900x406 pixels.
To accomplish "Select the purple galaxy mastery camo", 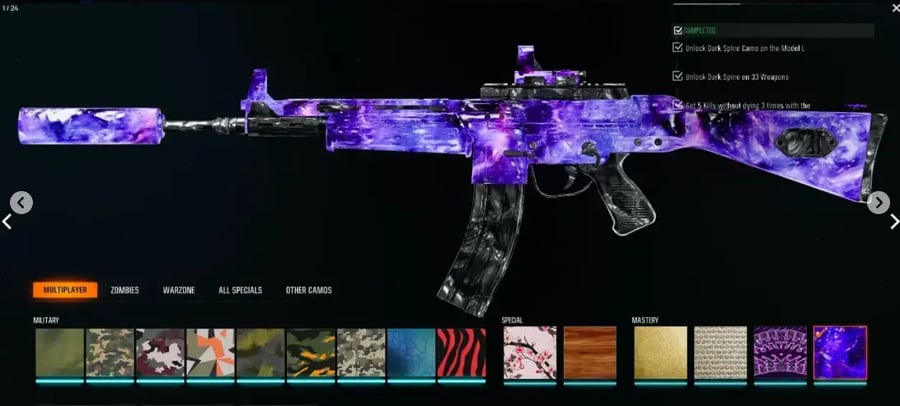I will [840, 352].
